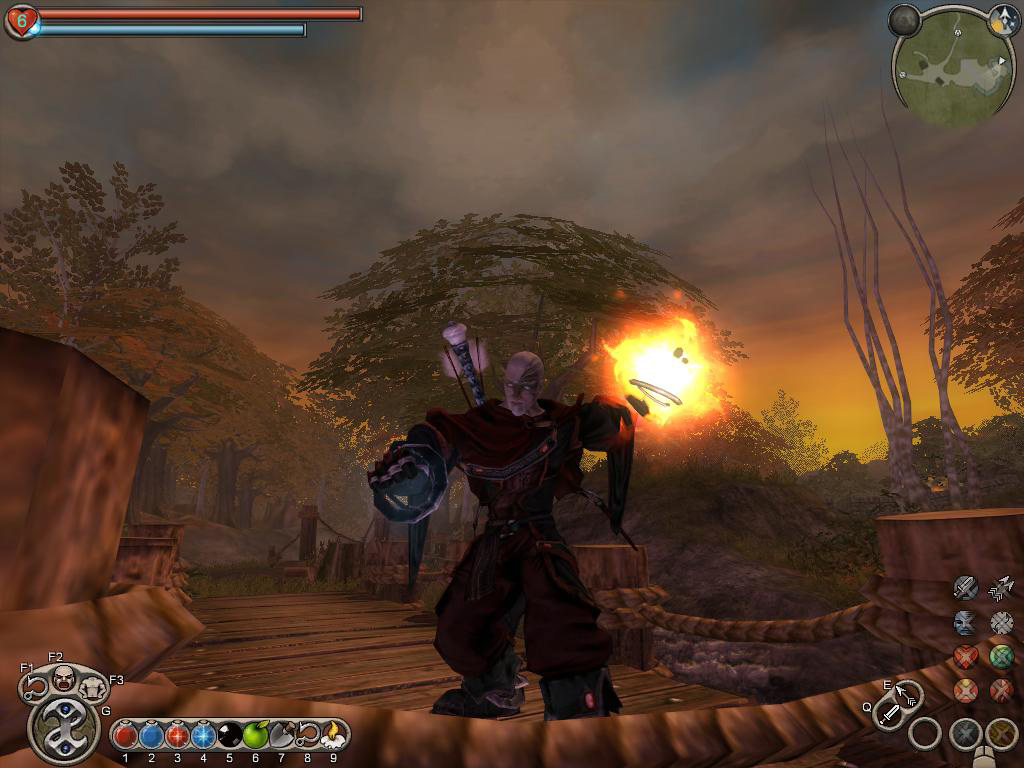Choose the flexing torso expression icon
Screen dimensions: 1024x768
click(x=93, y=686)
